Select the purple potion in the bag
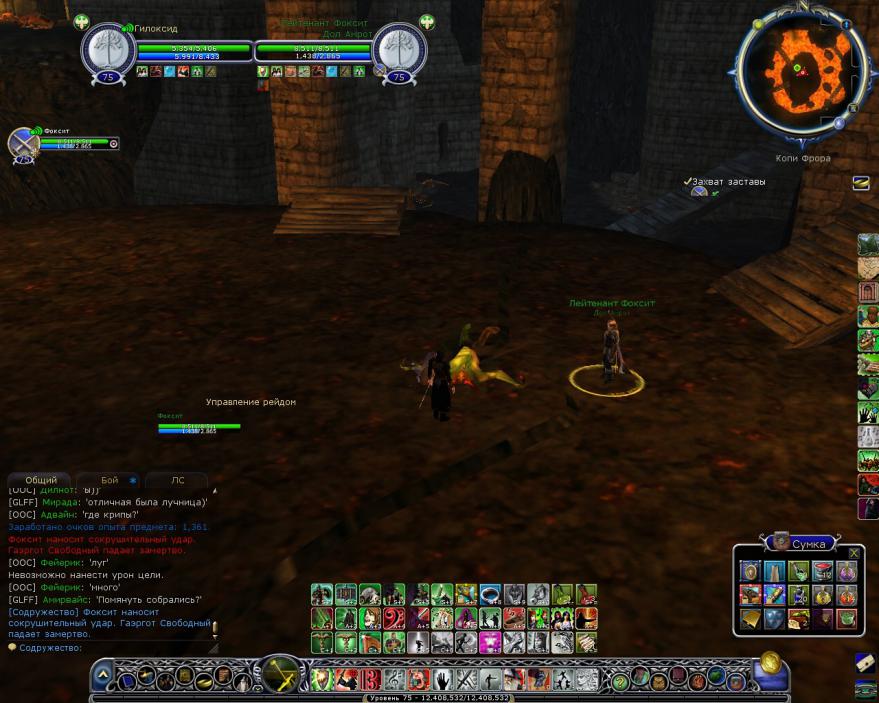879x703 pixels. point(846,571)
